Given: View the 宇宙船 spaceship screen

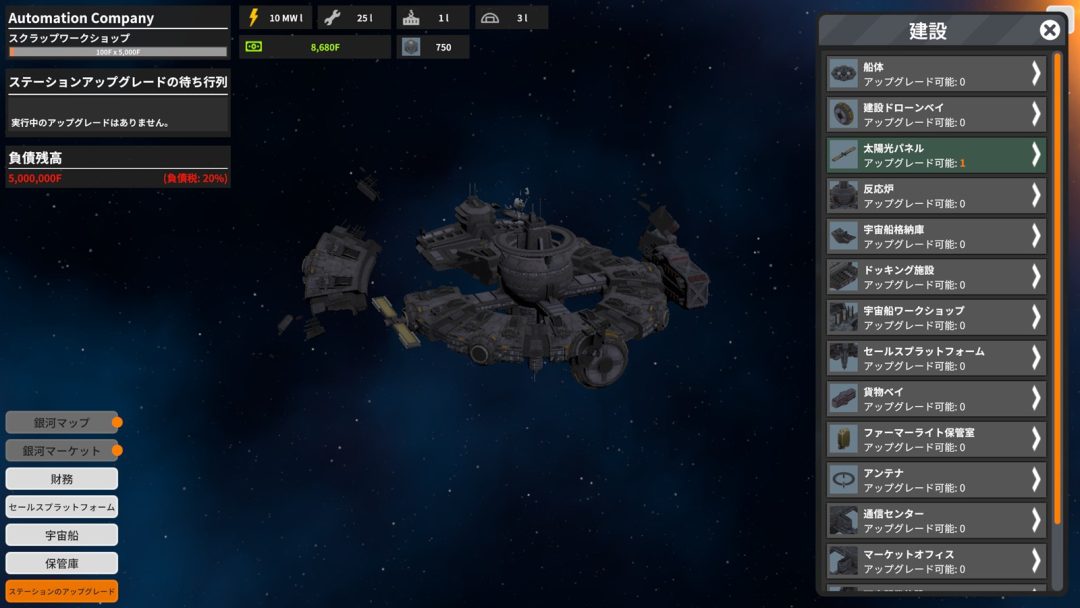Looking at the screenshot, I should coord(62,535).
